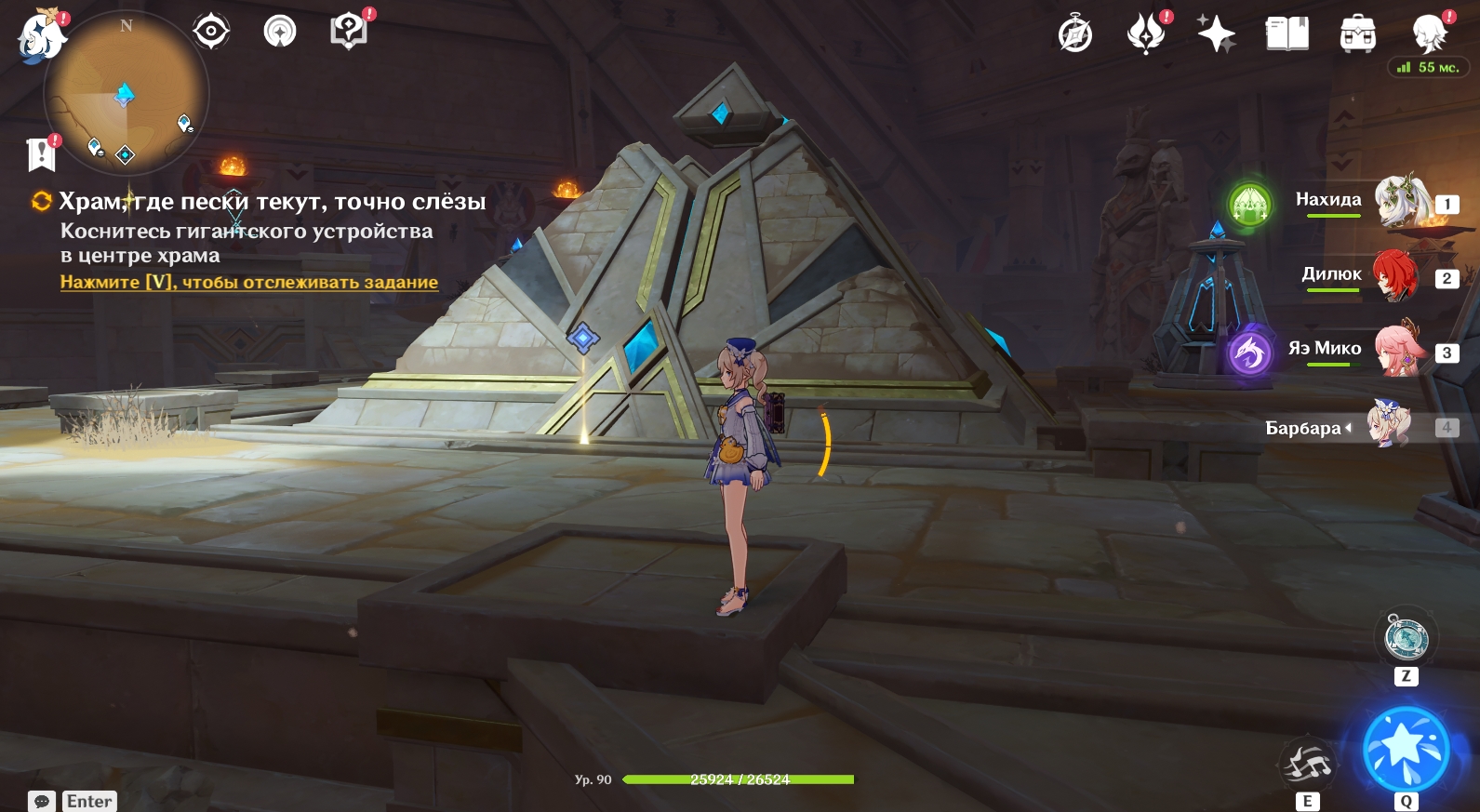Viewport: 1480px width, 812px height.
Task: Open the circular minimap
Action: [x=127, y=93]
